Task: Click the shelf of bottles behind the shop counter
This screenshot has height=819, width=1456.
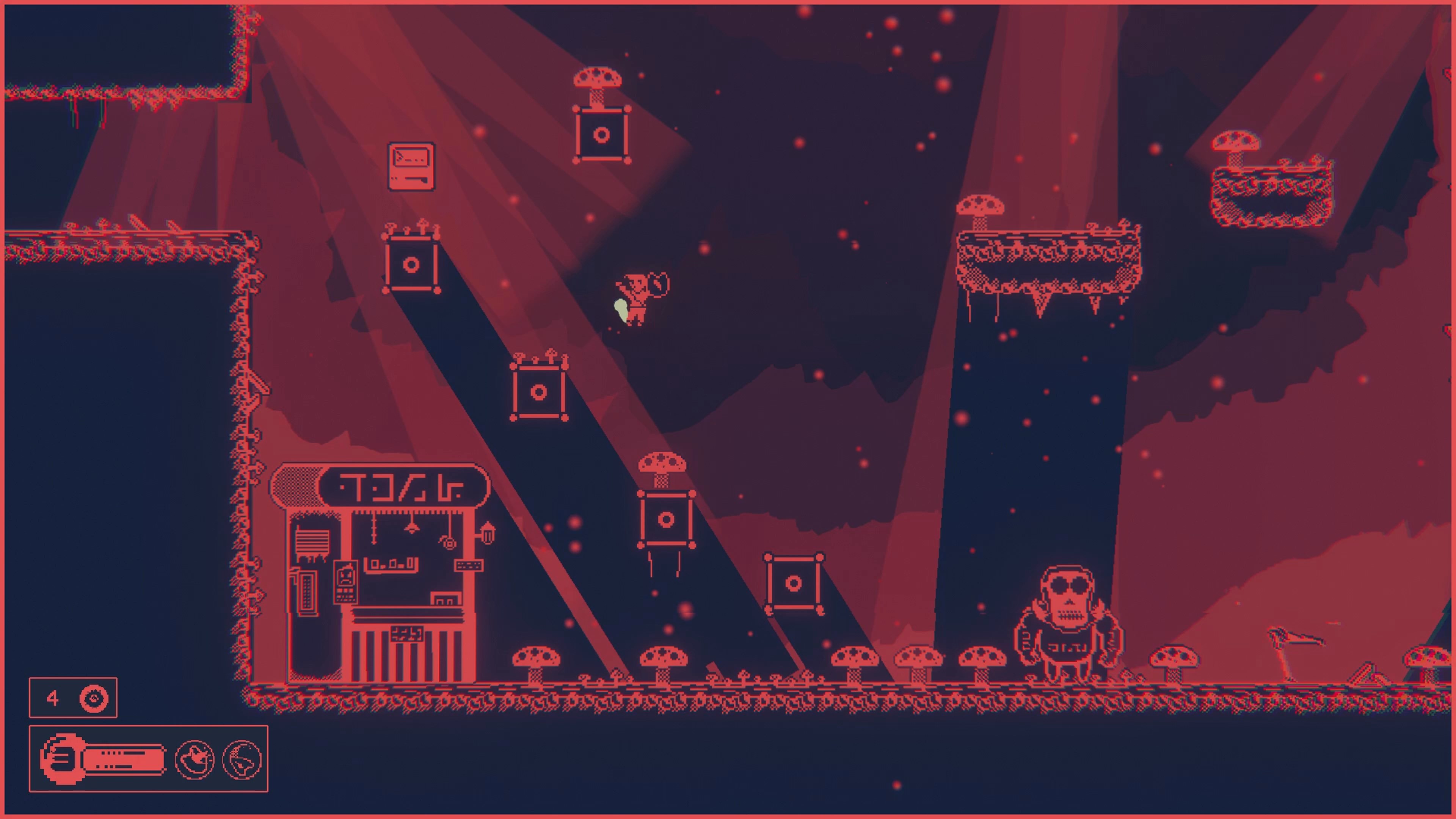Action: click(x=391, y=564)
